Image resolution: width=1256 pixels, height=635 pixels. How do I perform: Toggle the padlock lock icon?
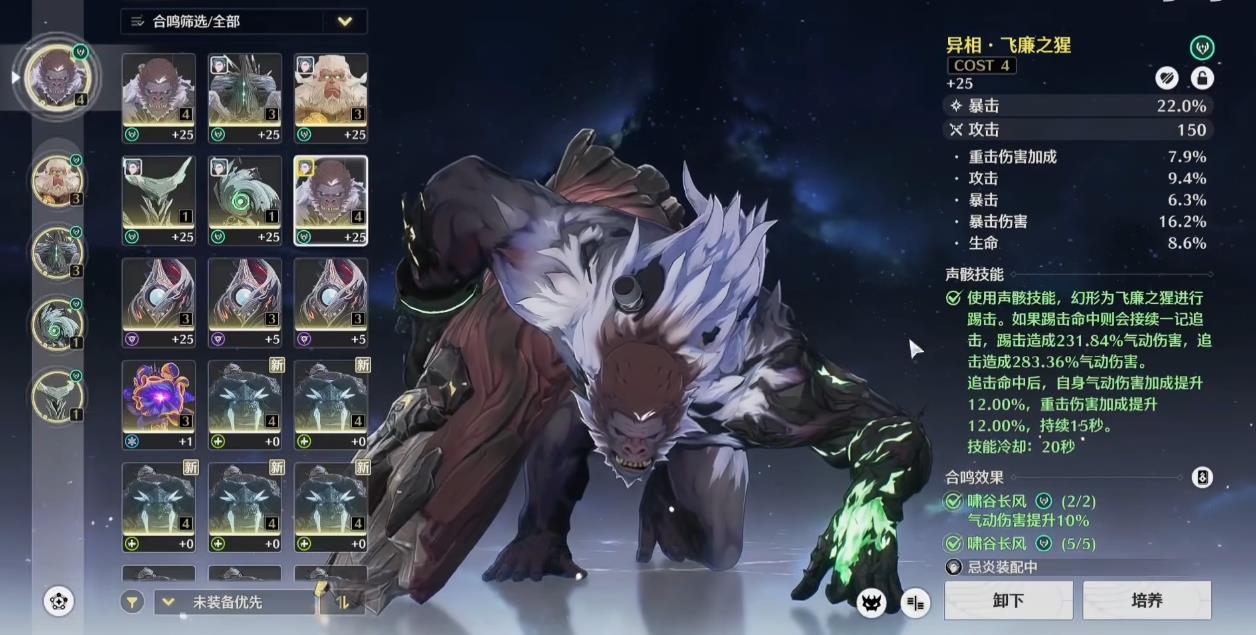click(1201, 78)
